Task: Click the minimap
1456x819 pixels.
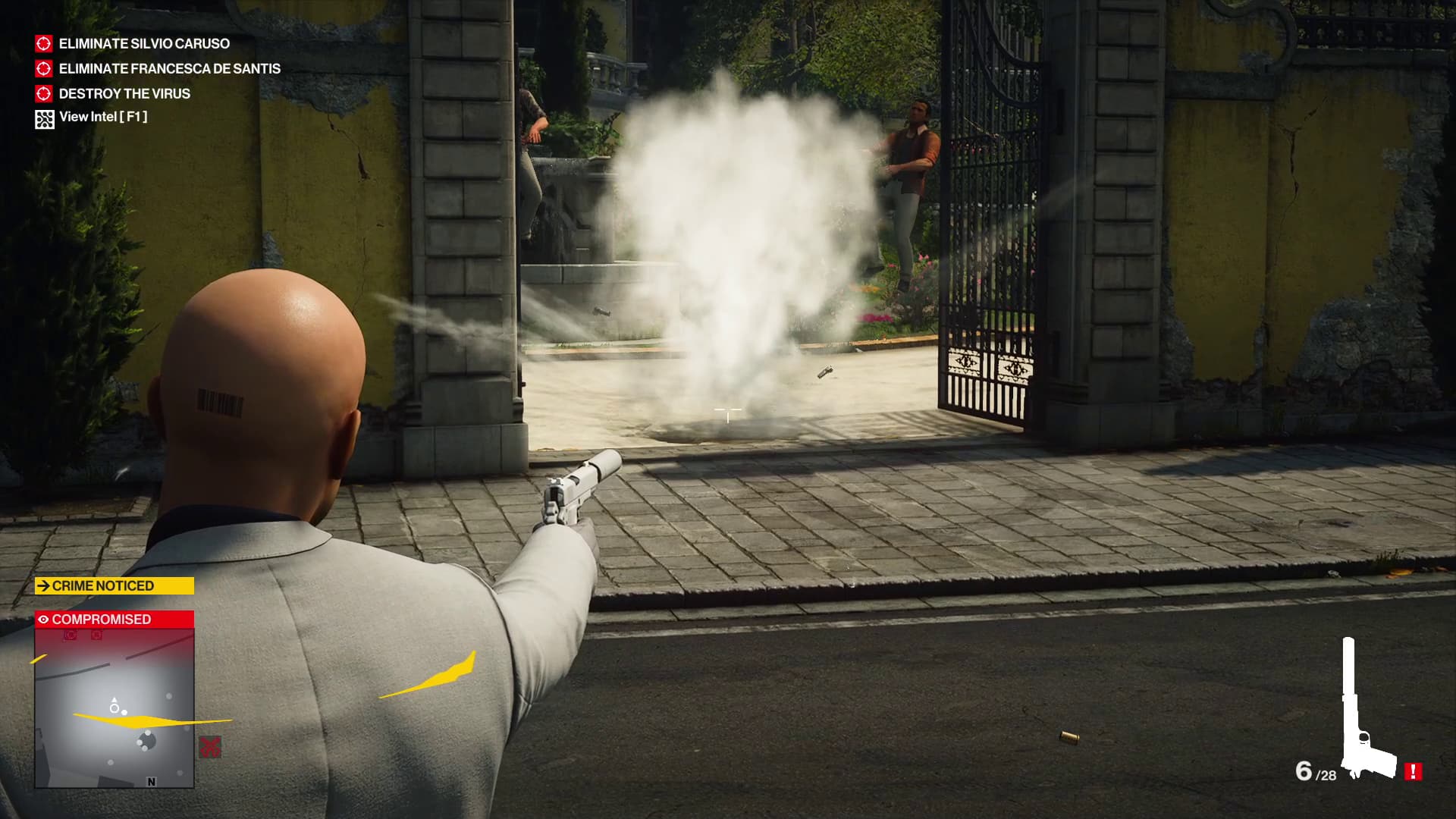Action: [115, 708]
